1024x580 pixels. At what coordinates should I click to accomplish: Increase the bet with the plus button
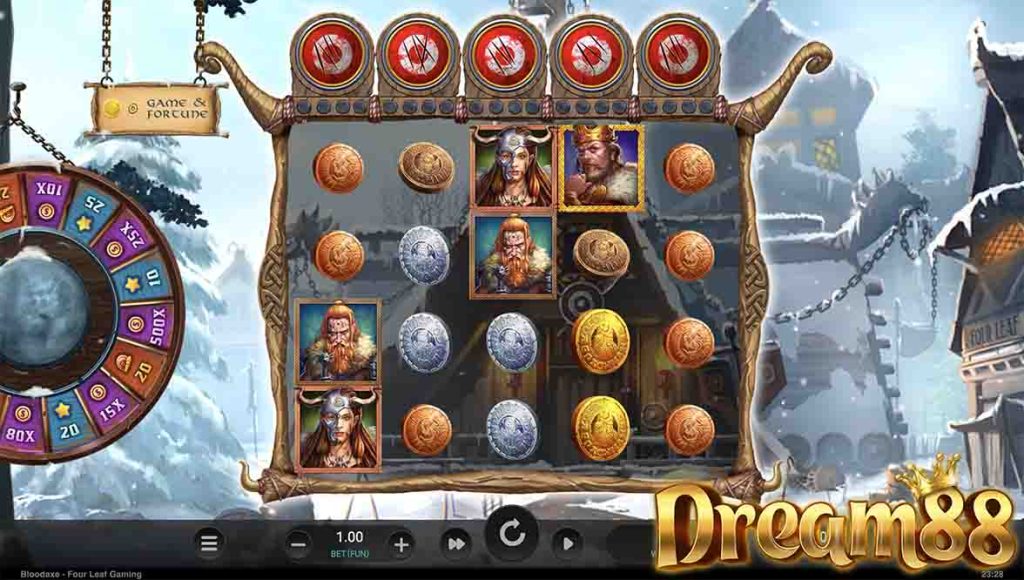point(401,544)
